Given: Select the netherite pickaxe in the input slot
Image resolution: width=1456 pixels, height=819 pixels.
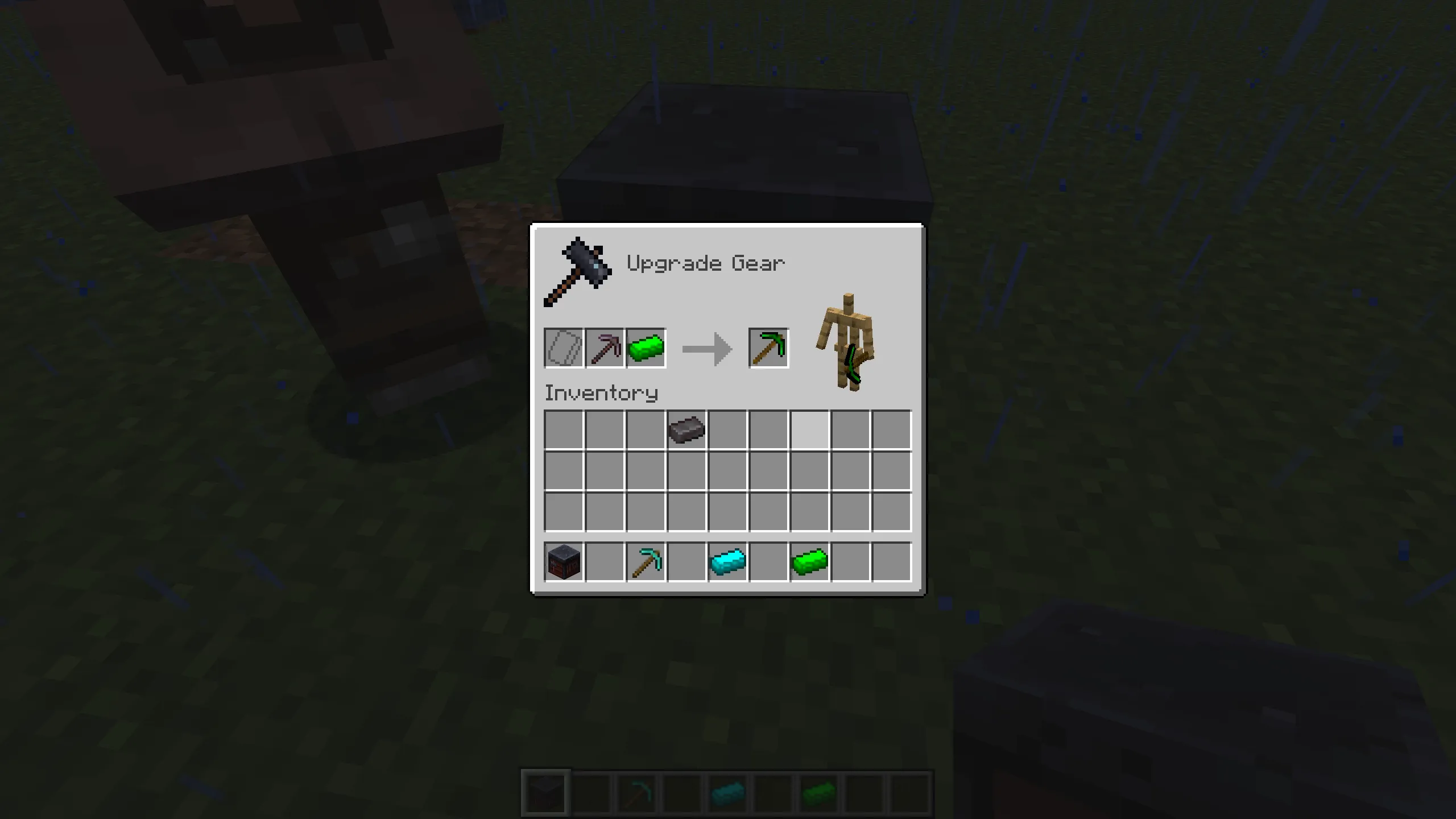Looking at the screenshot, I should click(605, 348).
